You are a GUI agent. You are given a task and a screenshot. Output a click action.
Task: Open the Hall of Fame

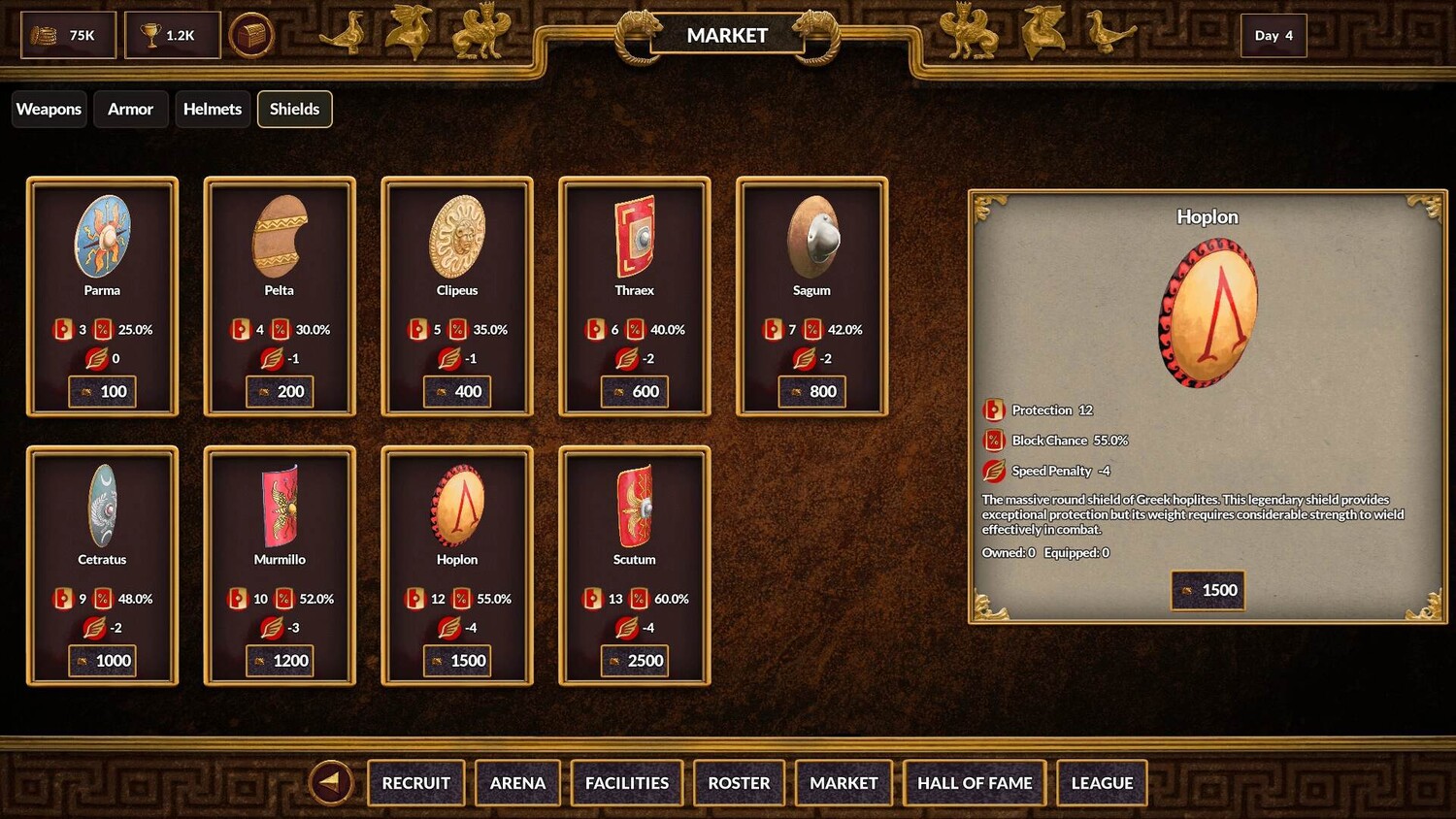tap(975, 783)
